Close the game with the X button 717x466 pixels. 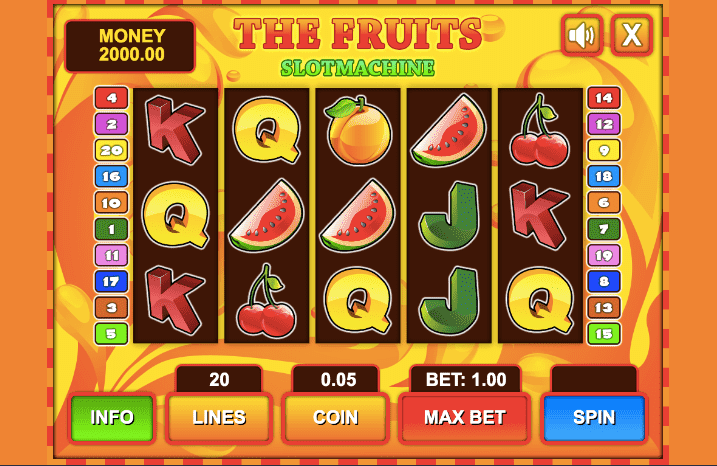(632, 36)
